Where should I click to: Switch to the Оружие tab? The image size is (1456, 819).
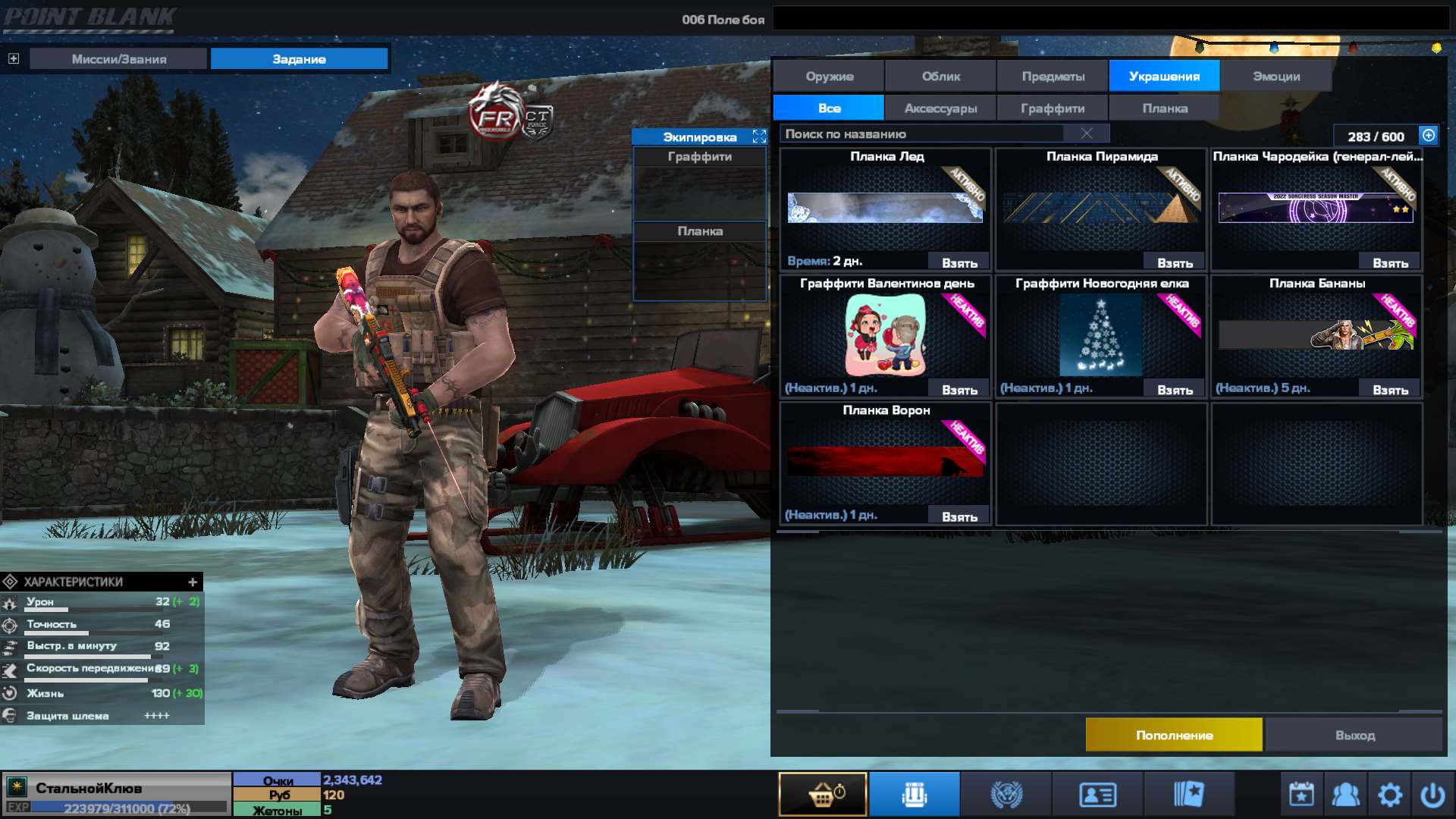(827, 76)
